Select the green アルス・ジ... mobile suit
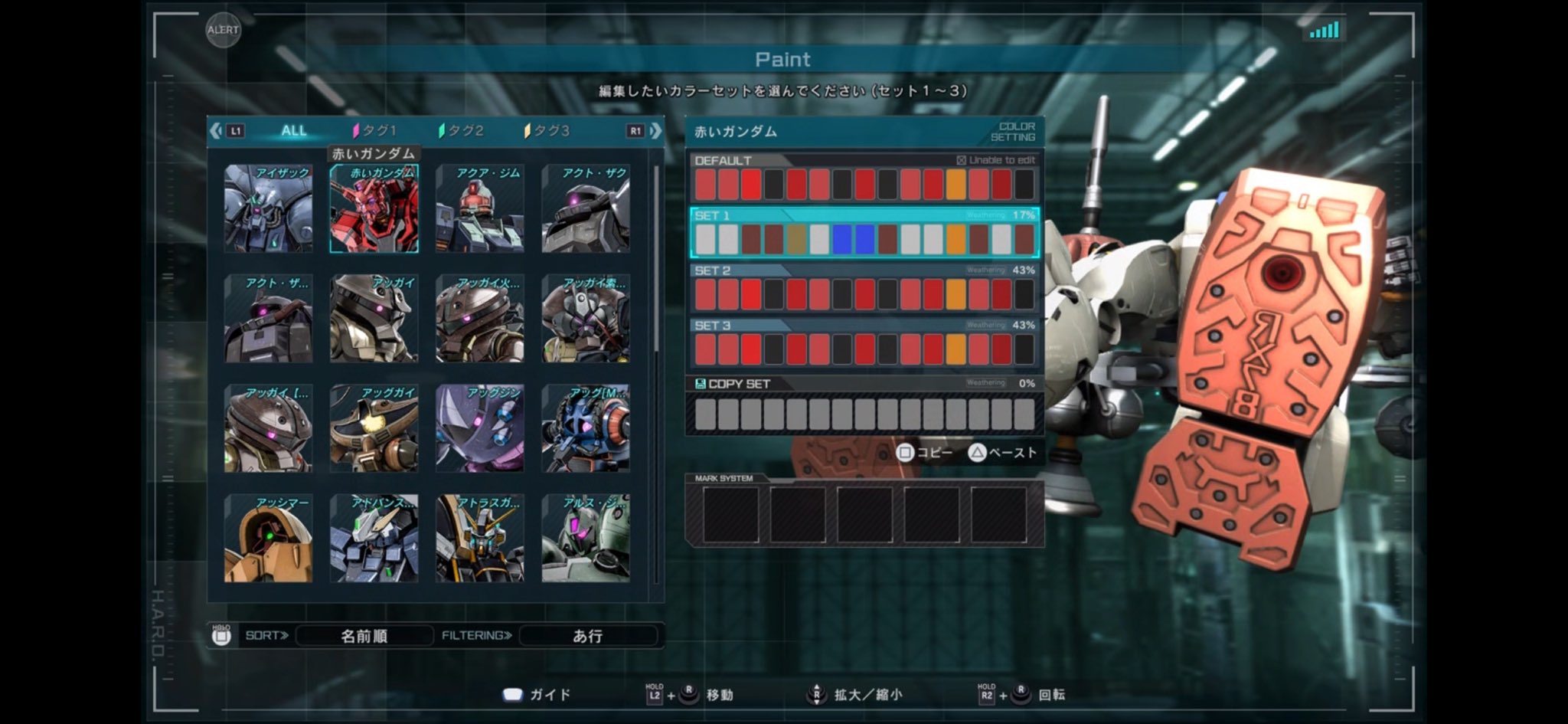The width and height of the screenshot is (1568, 724). pyautogui.click(x=586, y=538)
